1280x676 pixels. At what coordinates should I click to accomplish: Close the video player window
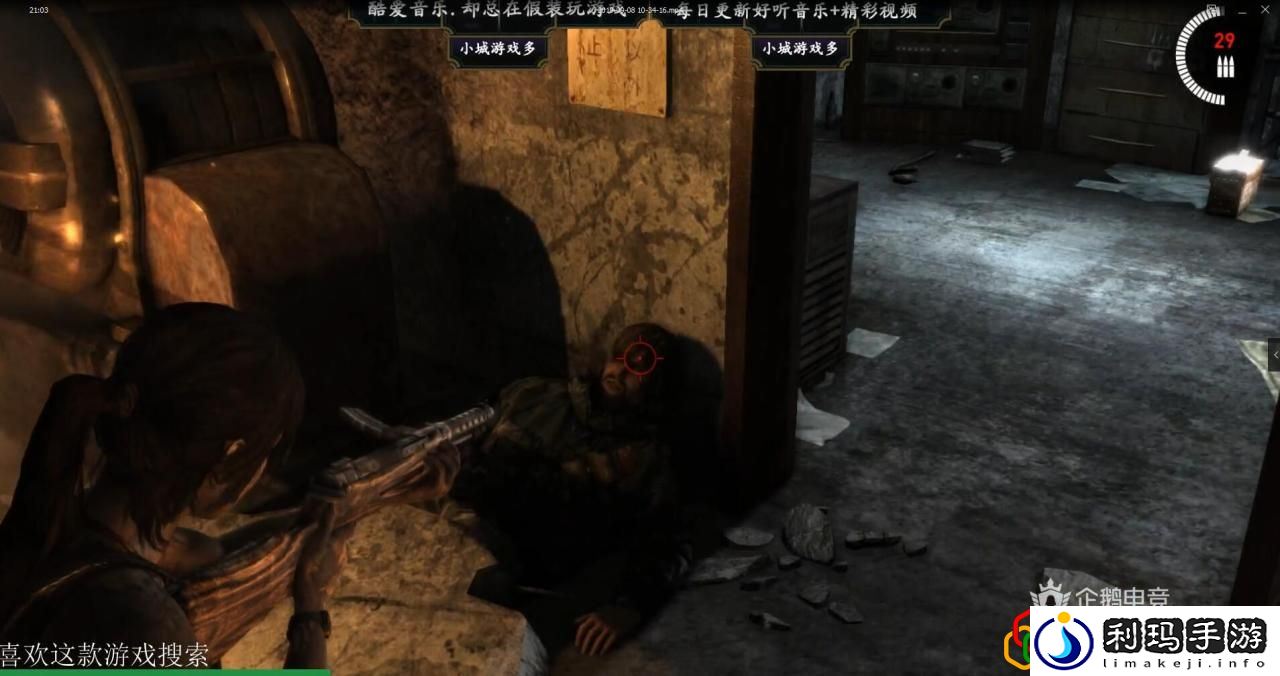coord(1266,9)
